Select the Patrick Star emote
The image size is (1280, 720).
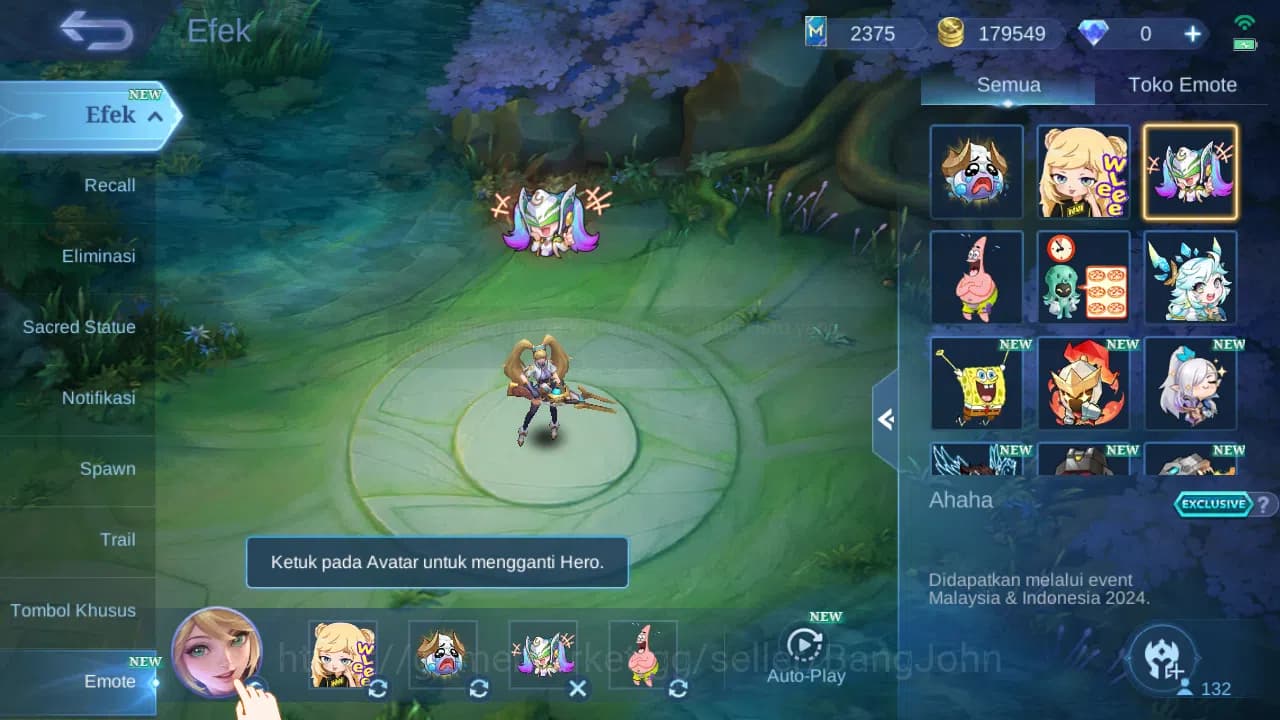(977, 277)
